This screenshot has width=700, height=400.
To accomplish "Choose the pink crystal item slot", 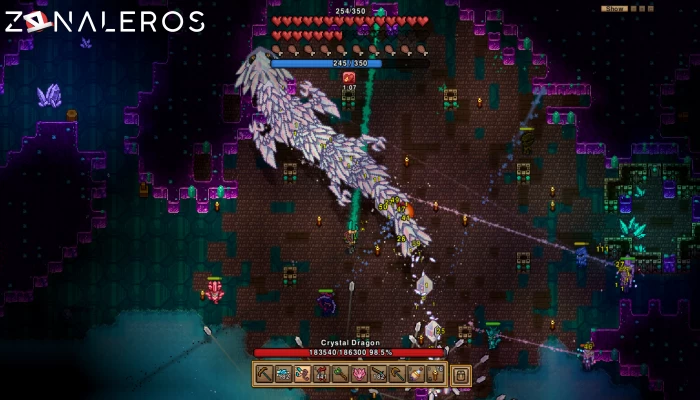I will (359, 374).
